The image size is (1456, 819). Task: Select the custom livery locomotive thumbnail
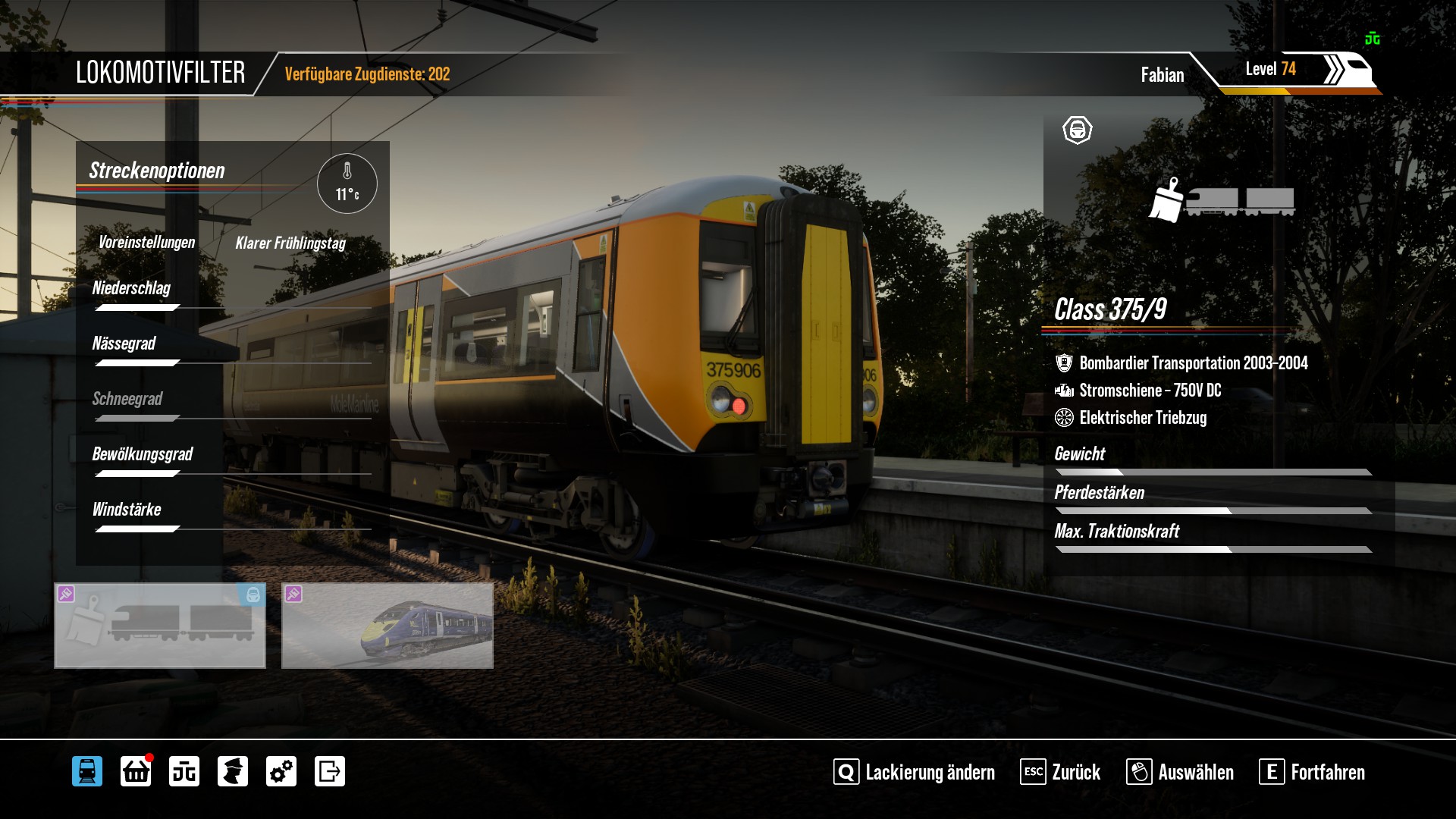pyautogui.click(x=160, y=626)
